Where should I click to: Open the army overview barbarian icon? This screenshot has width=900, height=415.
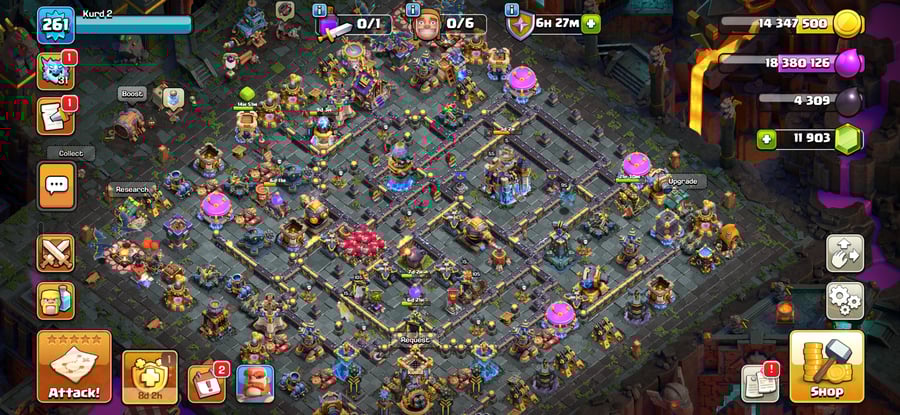(56, 300)
